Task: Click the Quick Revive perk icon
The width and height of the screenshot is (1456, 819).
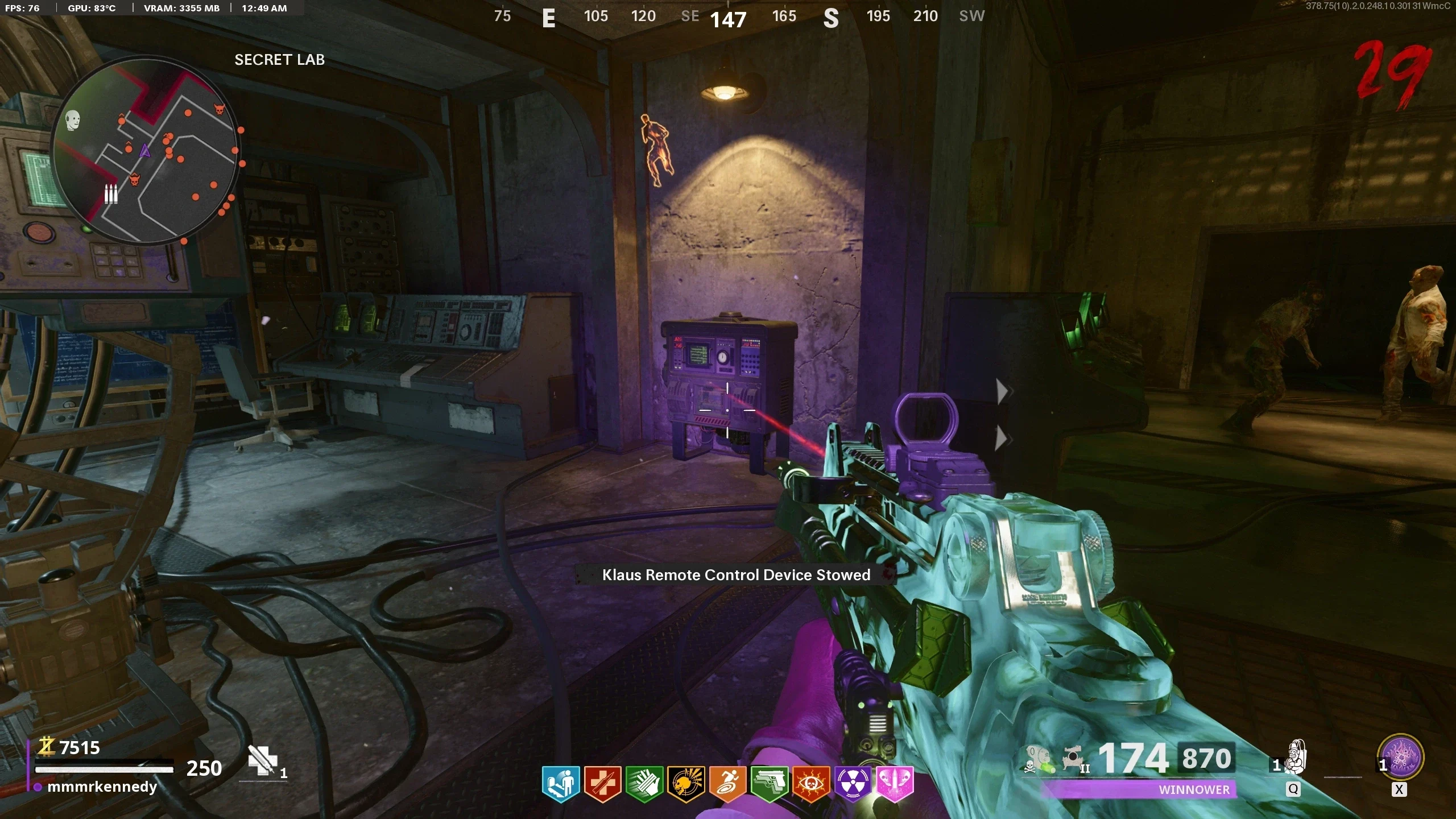Action: (x=561, y=784)
